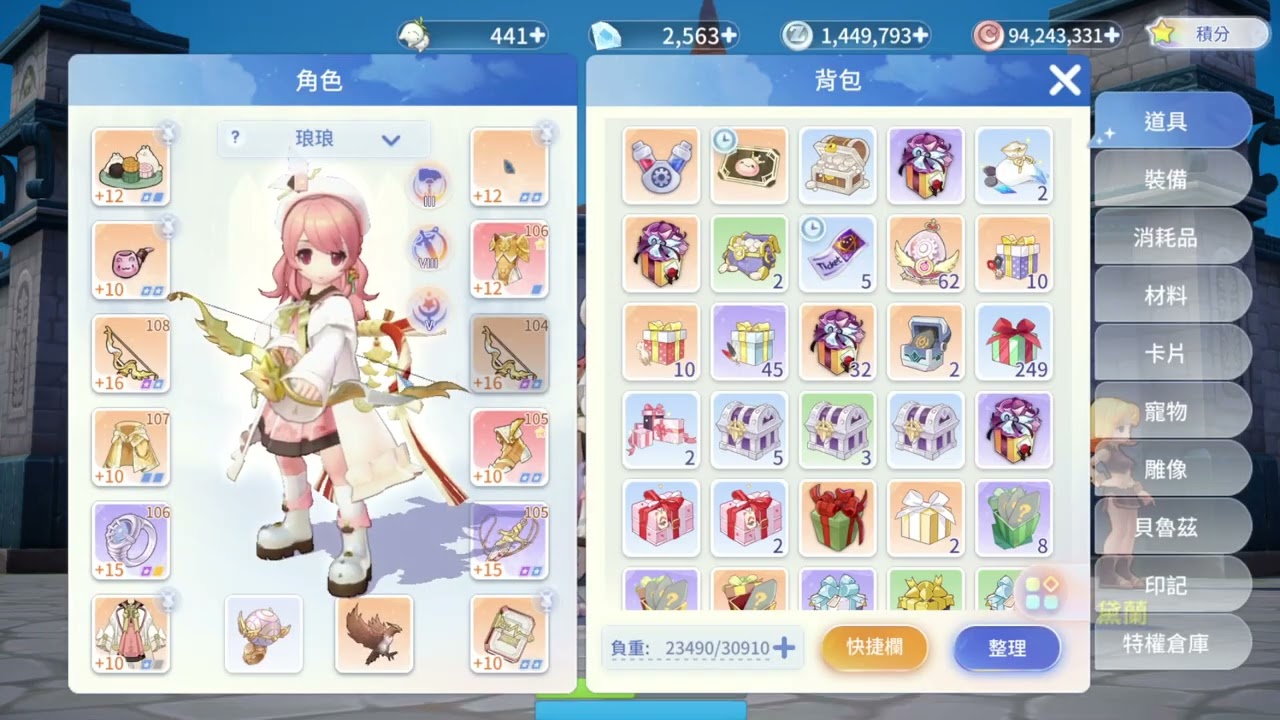Click the ? help icon beside 琅琅
This screenshot has height=720, width=1280.
234,139
